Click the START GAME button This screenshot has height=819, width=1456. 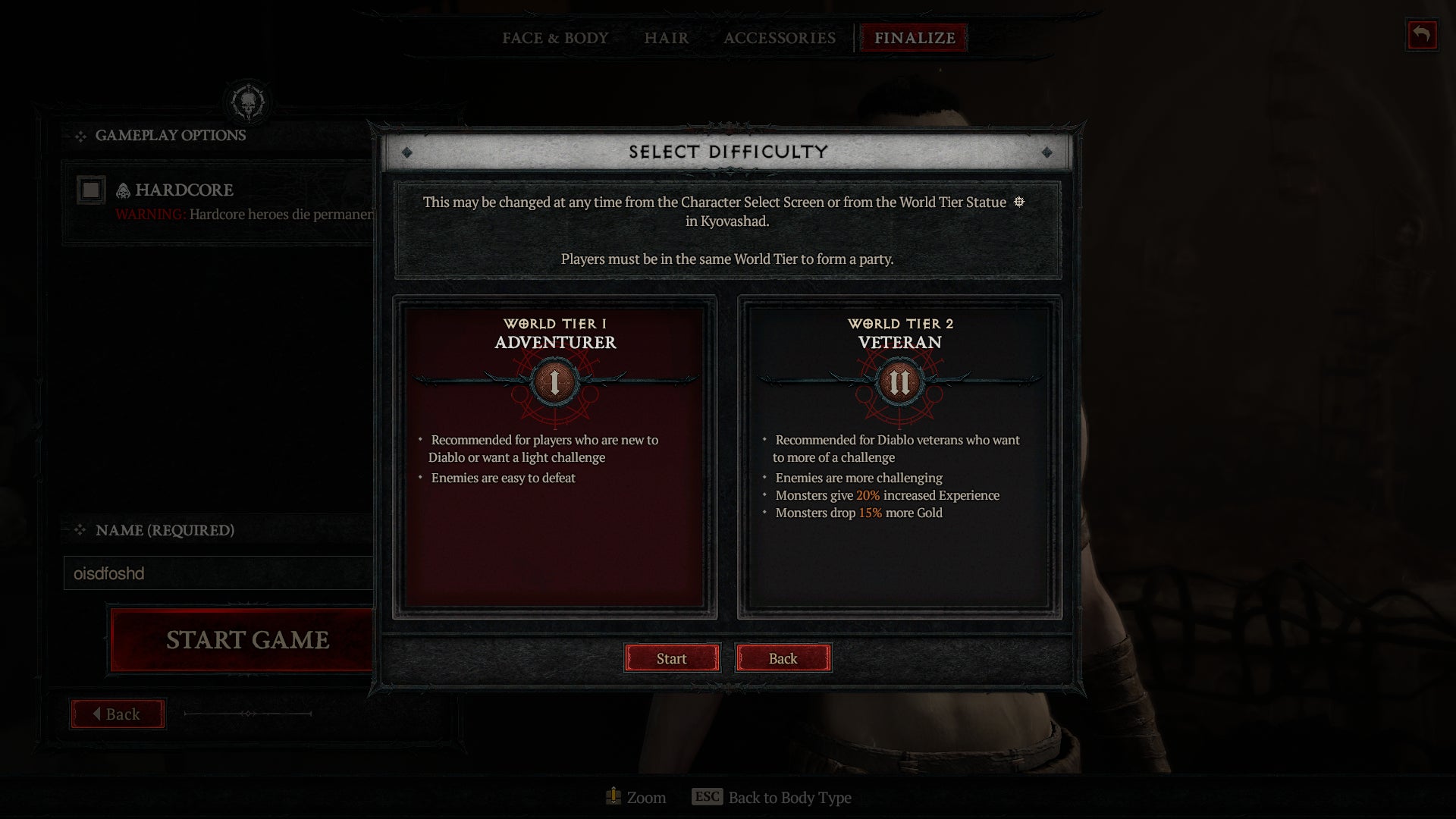coord(246,639)
